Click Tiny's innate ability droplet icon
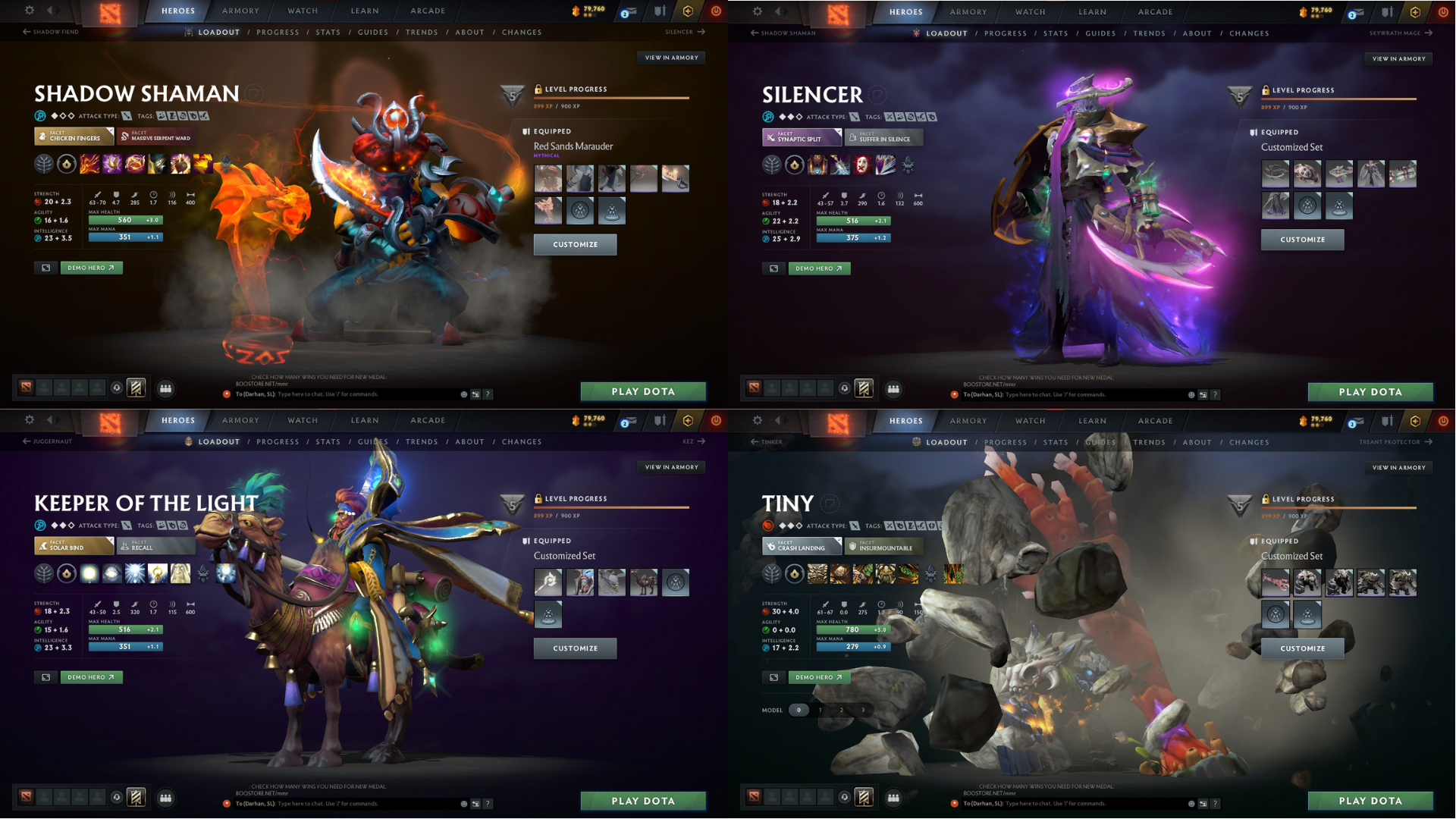This screenshot has height=819, width=1456. 794,574
